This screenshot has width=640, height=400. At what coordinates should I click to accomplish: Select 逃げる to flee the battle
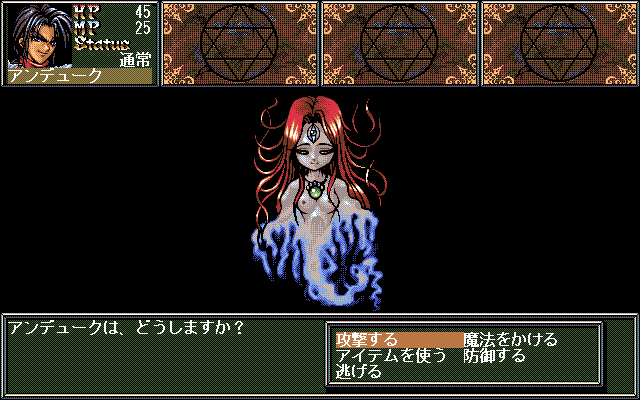tap(359, 372)
